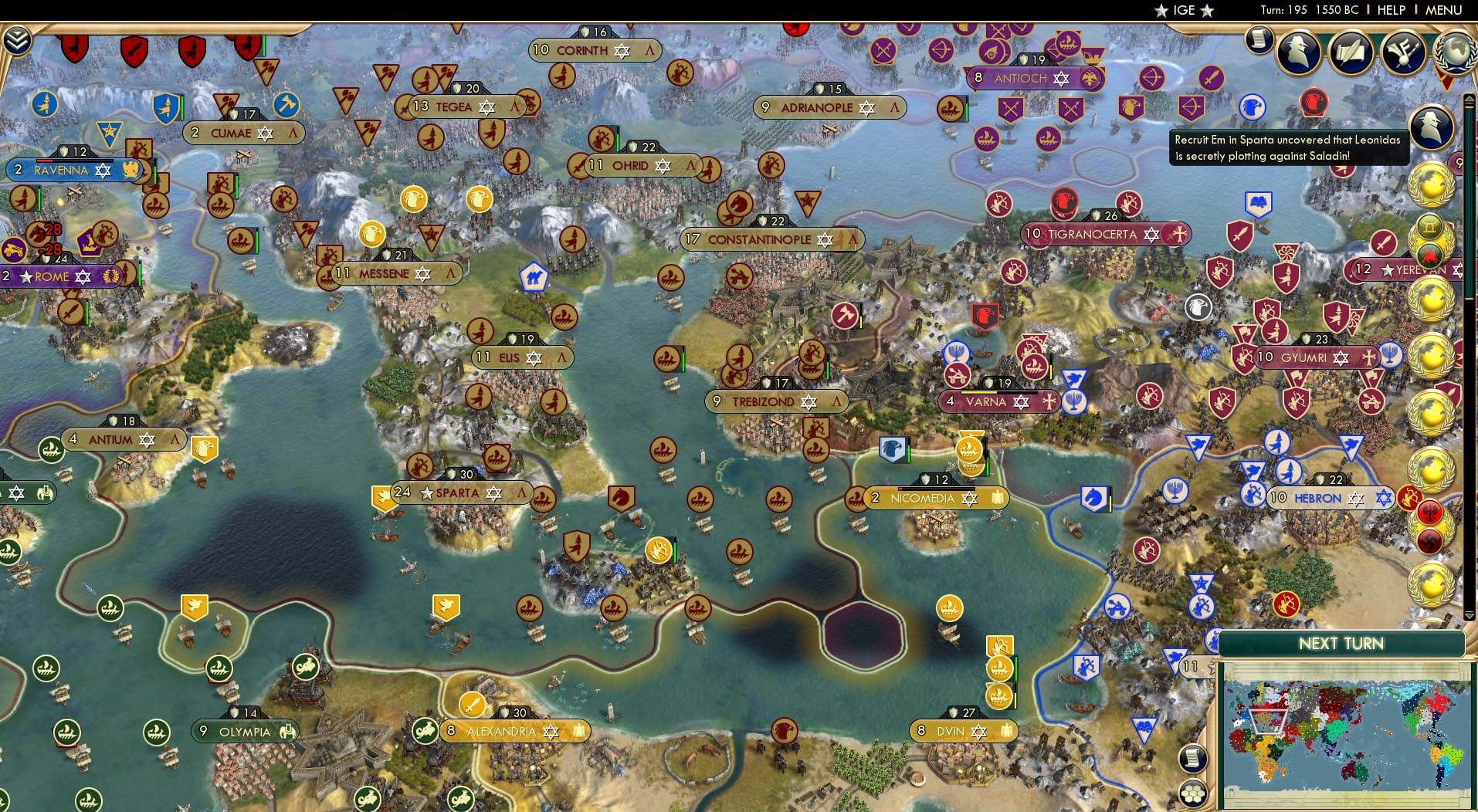Screen dimensions: 1478x812
Task: Click the scroll icon beside the minimap
Action: pyautogui.click(x=1192, y=758)
